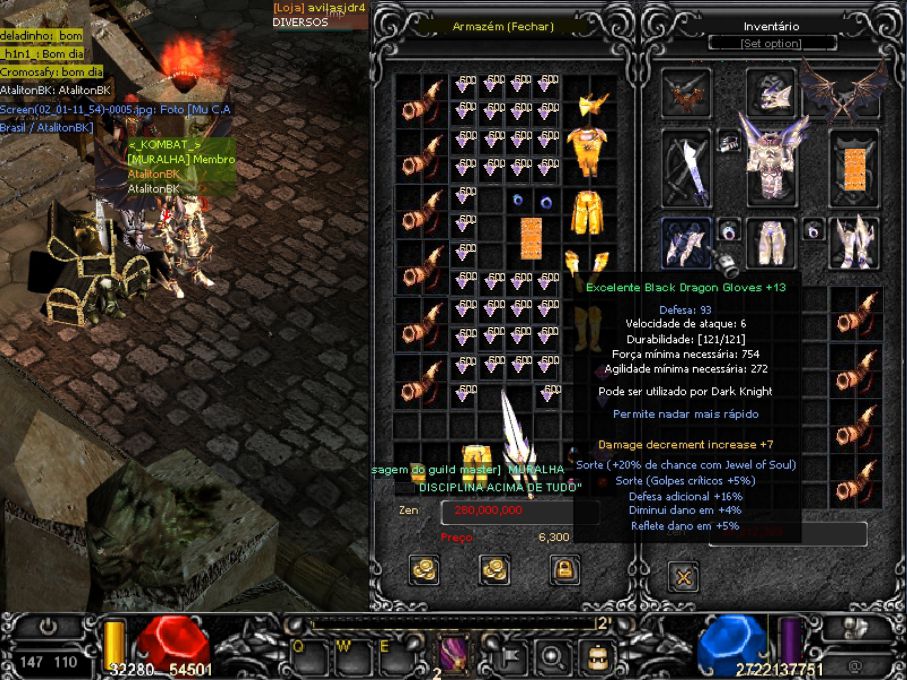Click the Zen amount field in warehouse

pos(520,510)
